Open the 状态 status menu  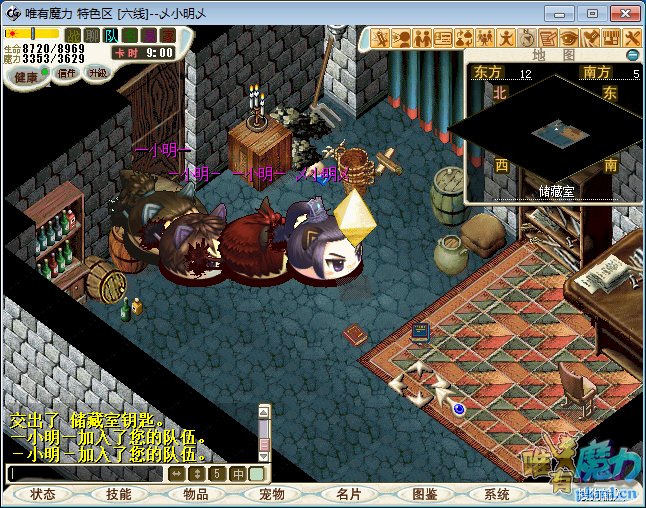tap(43, 494)
